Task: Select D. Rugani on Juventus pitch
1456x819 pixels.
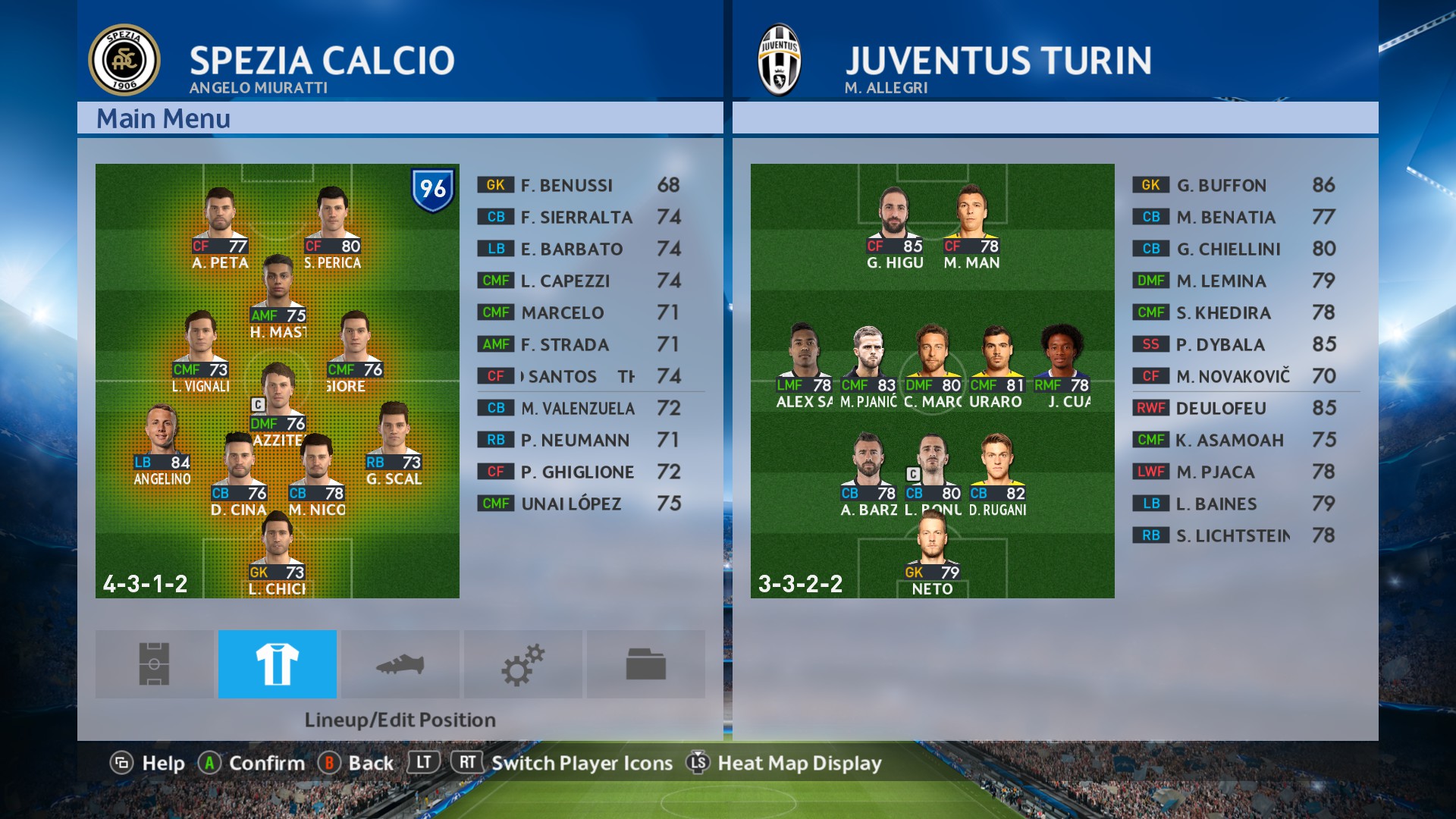Action: (997, 476)
